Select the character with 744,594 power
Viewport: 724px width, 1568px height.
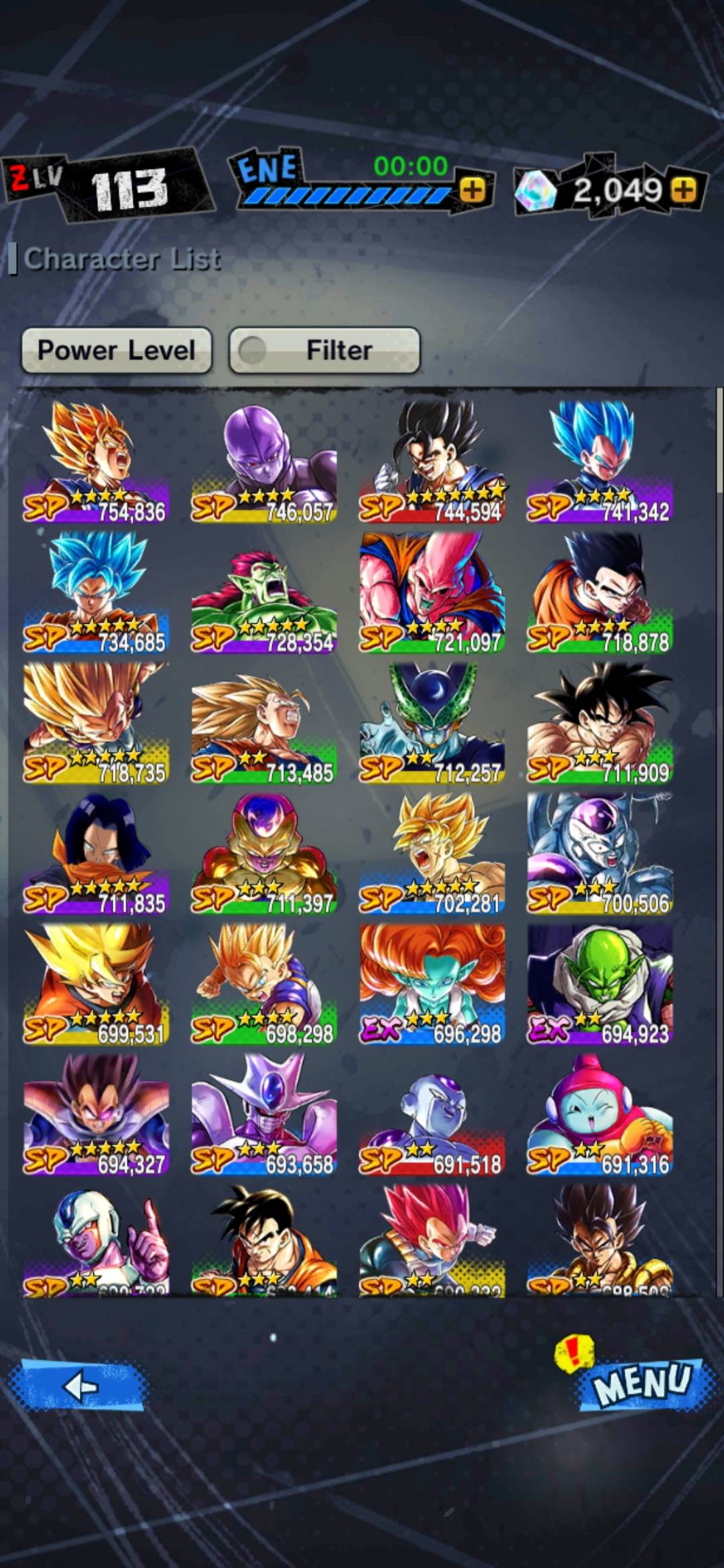point(432,461)
